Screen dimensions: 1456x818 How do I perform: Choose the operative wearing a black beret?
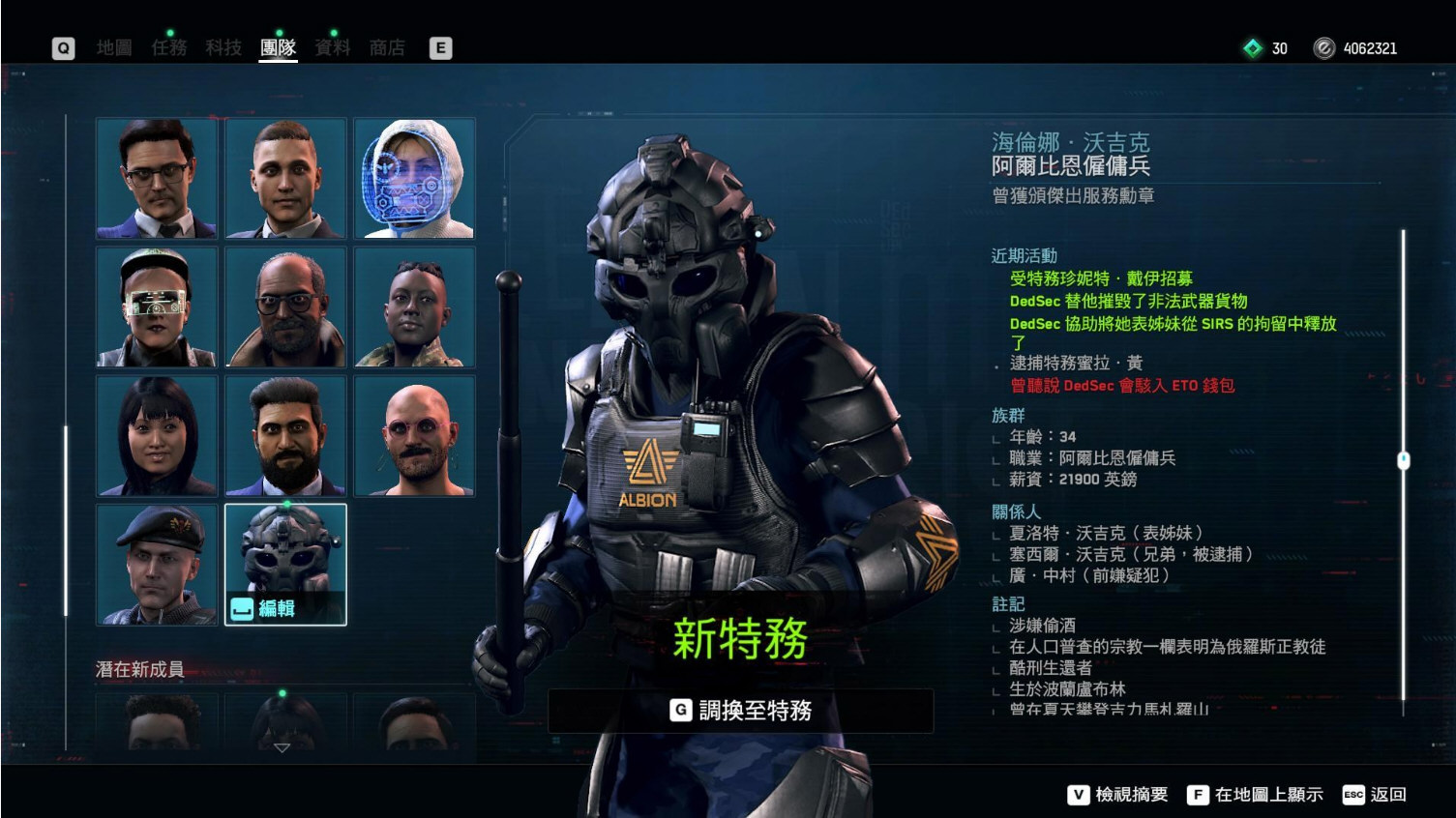click(x=157, y=565)
